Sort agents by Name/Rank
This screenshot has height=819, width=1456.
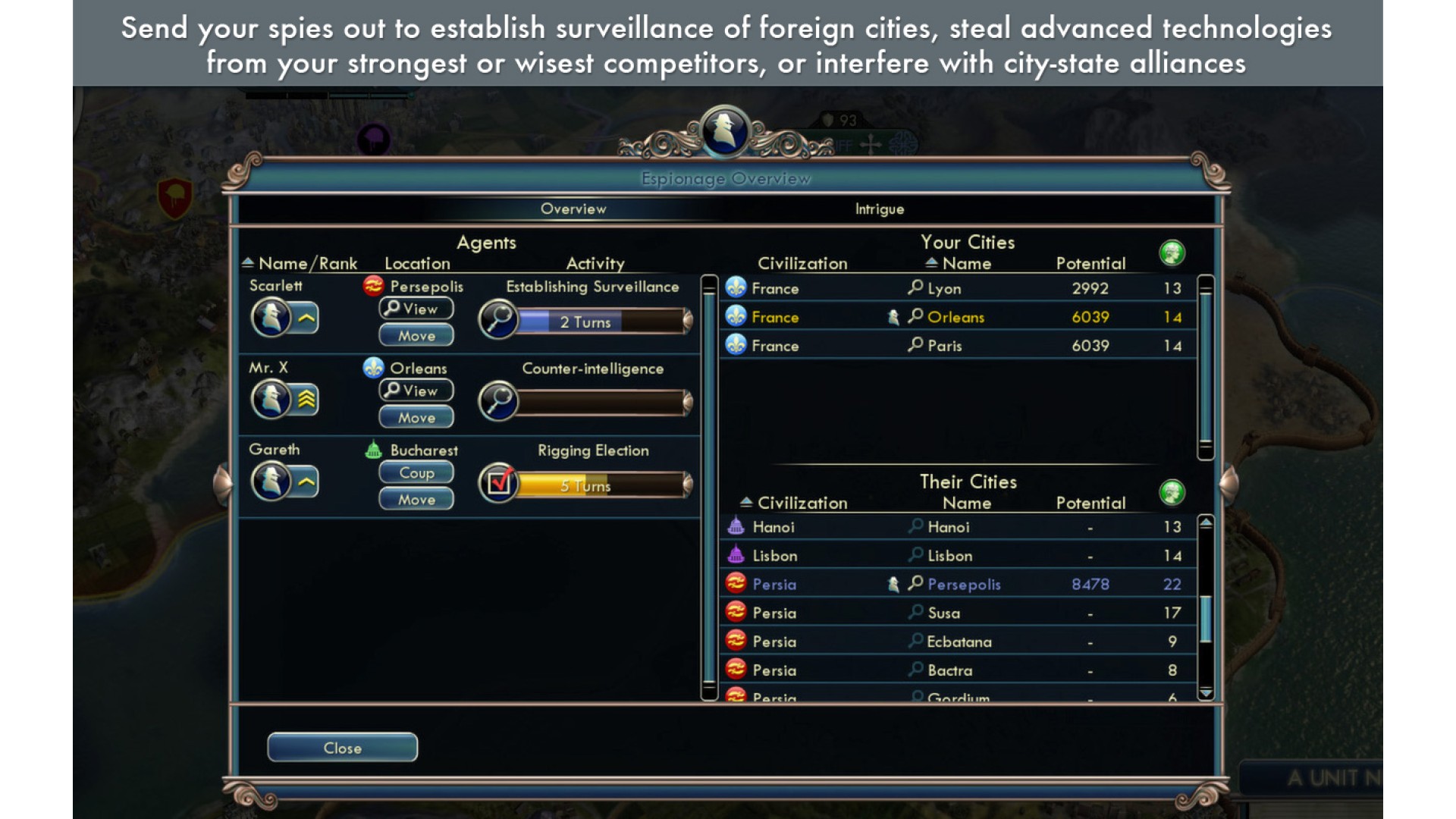coord(306,263)
